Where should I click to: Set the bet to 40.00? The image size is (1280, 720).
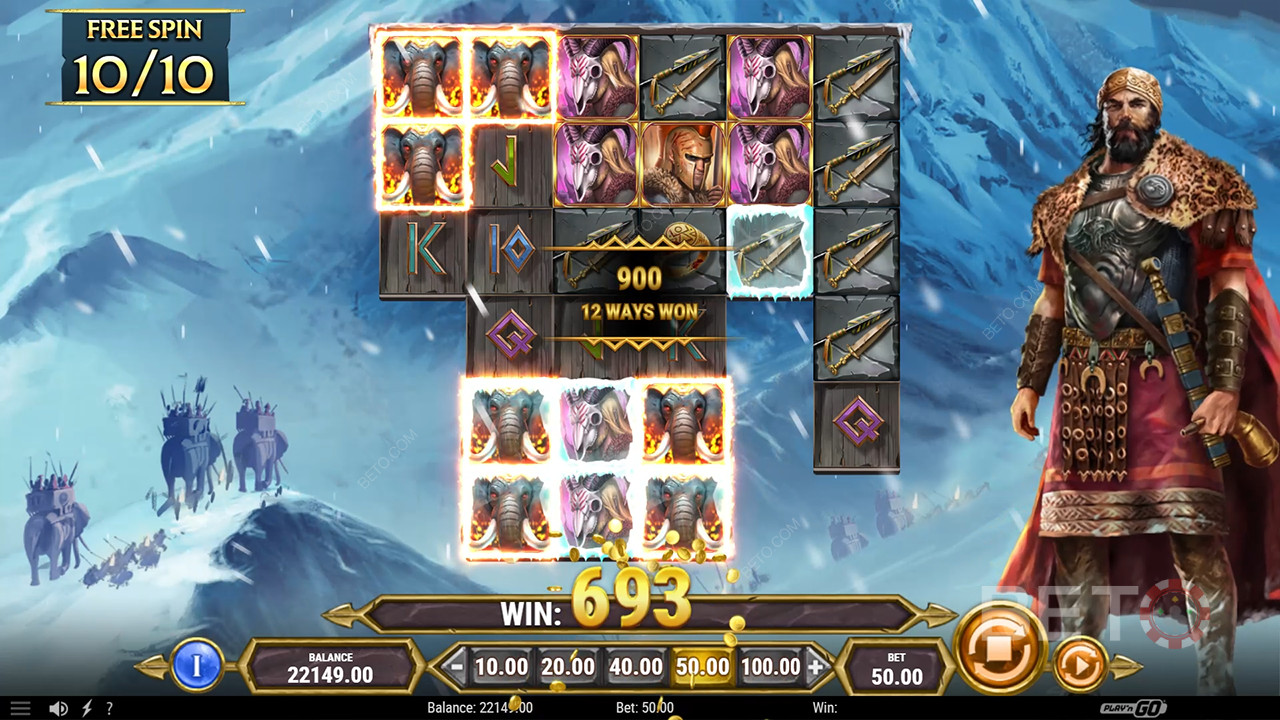click(635, 667)
